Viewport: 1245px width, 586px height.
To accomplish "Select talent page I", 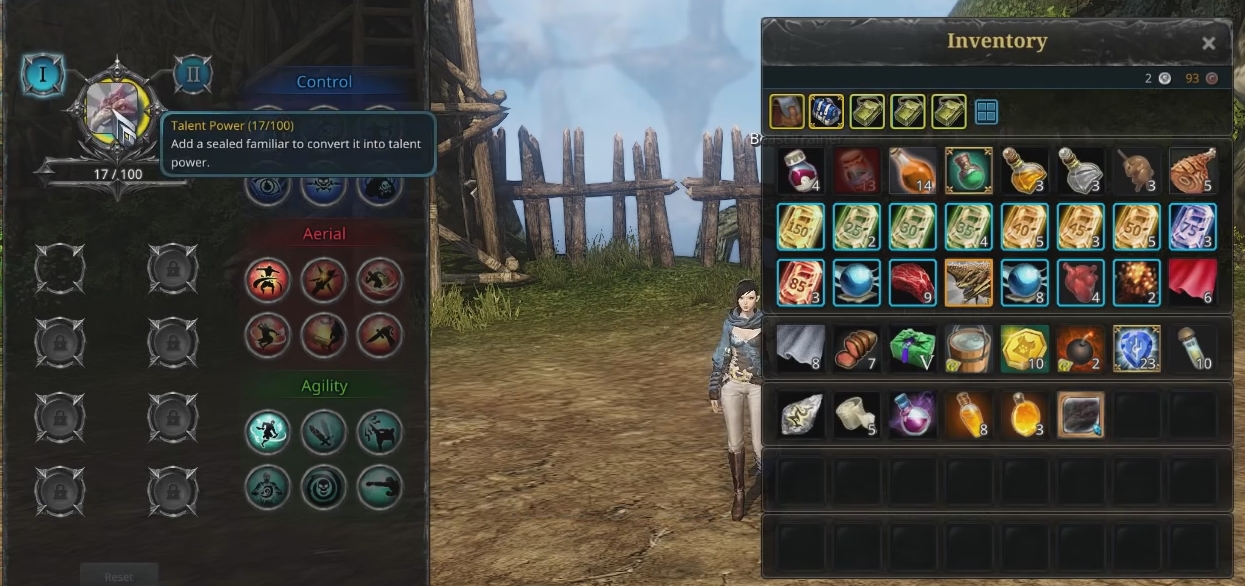I will point(43,74).
